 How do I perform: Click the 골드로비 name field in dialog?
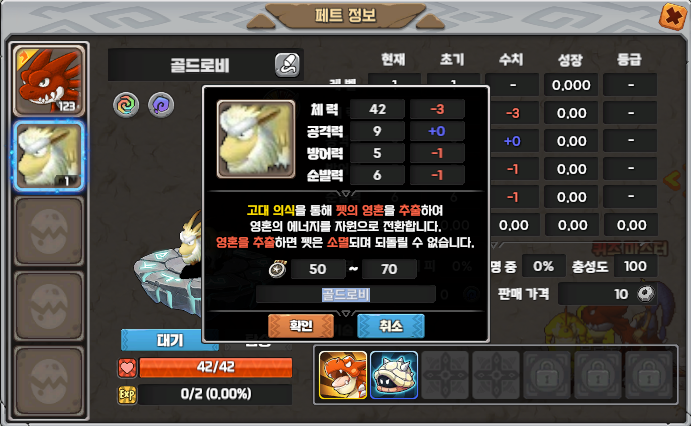[346, 294]
